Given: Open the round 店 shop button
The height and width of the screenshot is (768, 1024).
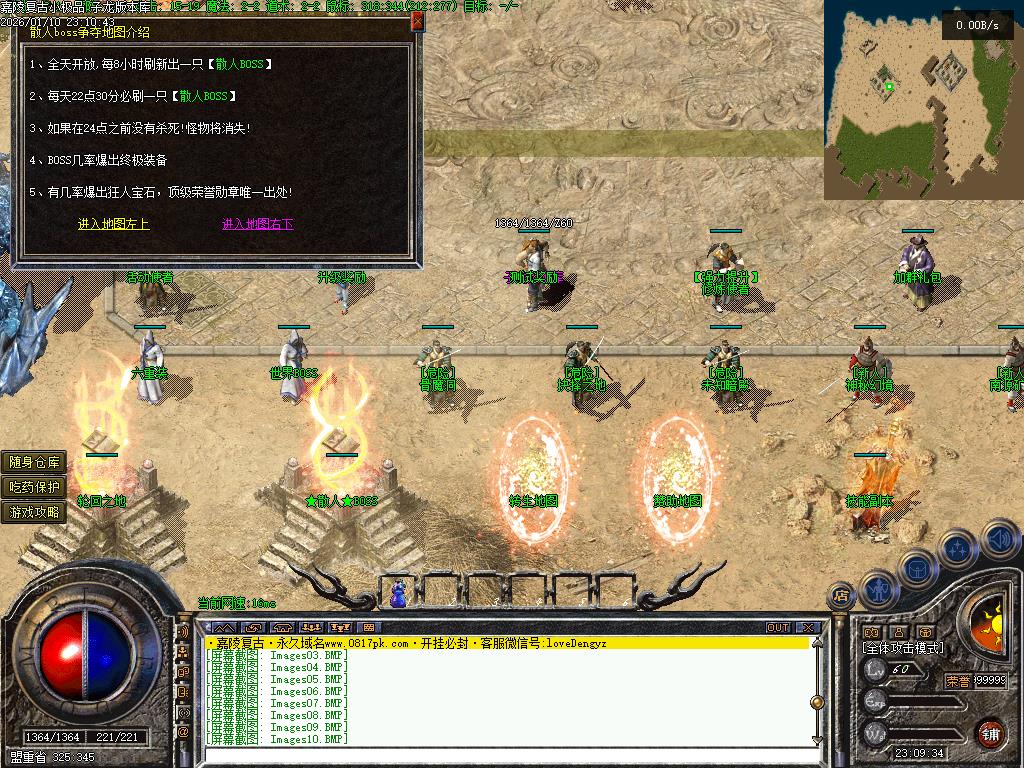Looking at the screenshot, I should click(x=841, y=596).
